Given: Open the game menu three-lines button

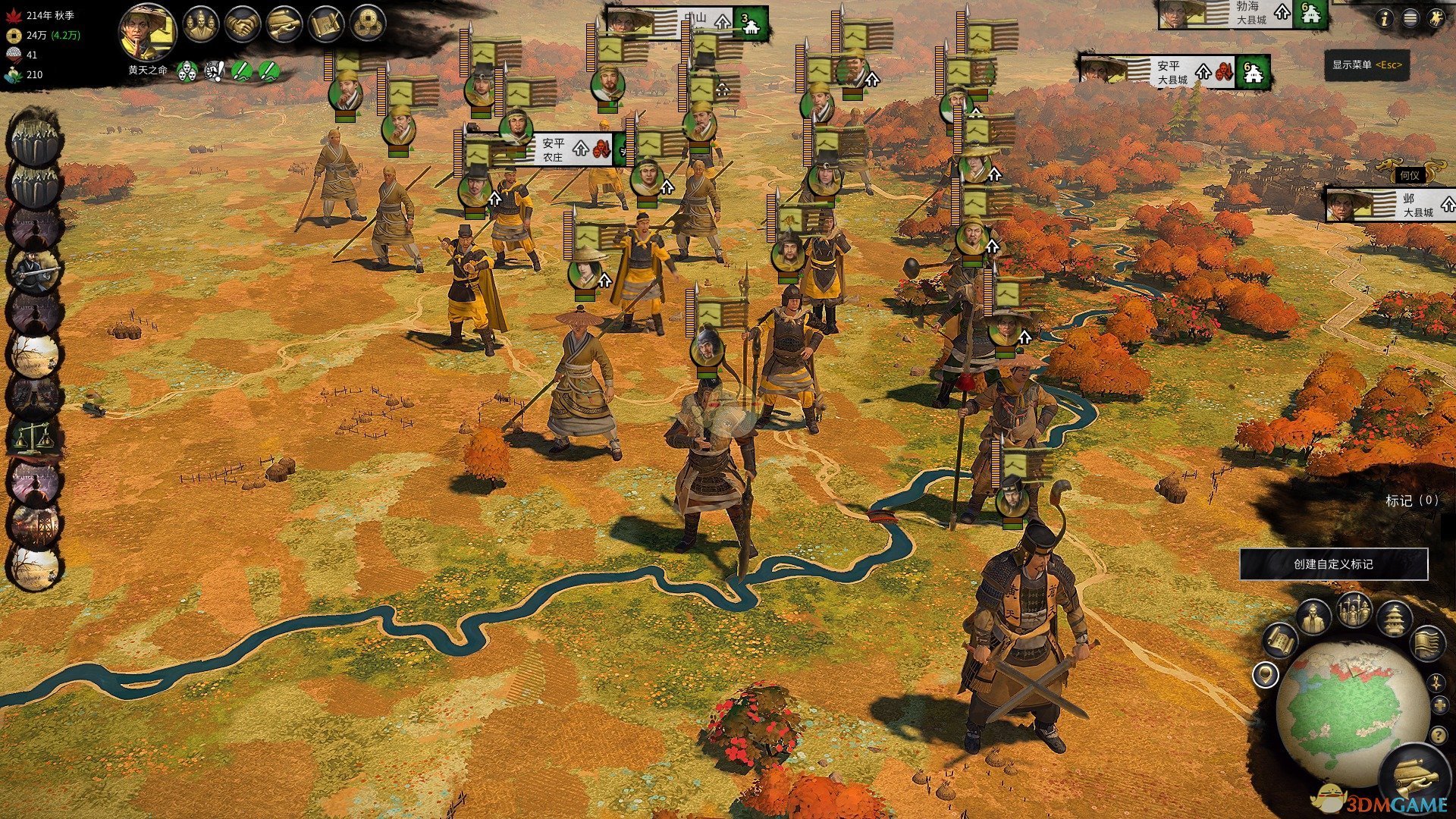Looking at the screenshot, I should click(1410, 19).
